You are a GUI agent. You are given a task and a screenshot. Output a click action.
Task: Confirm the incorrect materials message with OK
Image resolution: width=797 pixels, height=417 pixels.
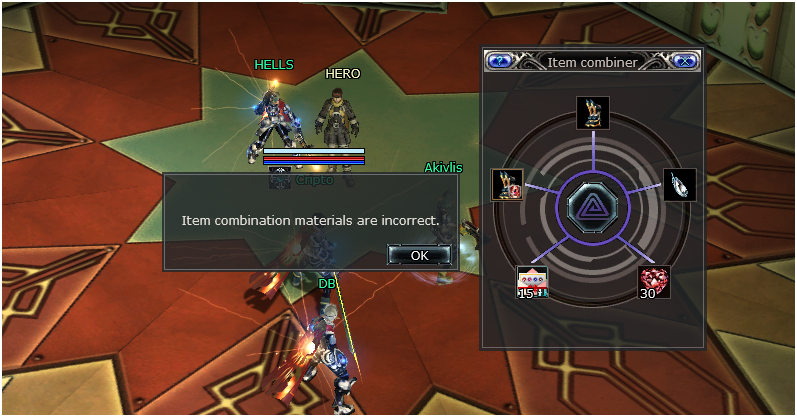pyautogui.click(x=420, y=255)
